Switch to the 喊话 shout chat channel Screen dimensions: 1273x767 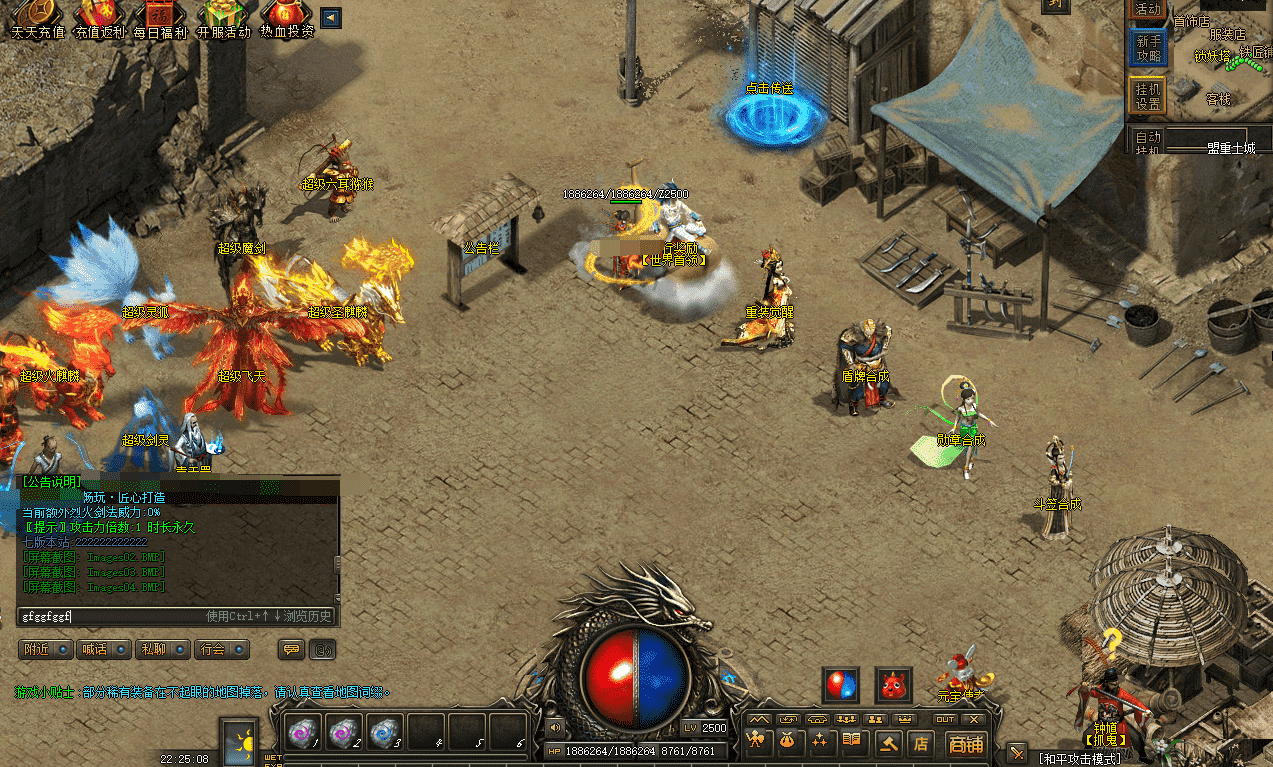[104, 649]
